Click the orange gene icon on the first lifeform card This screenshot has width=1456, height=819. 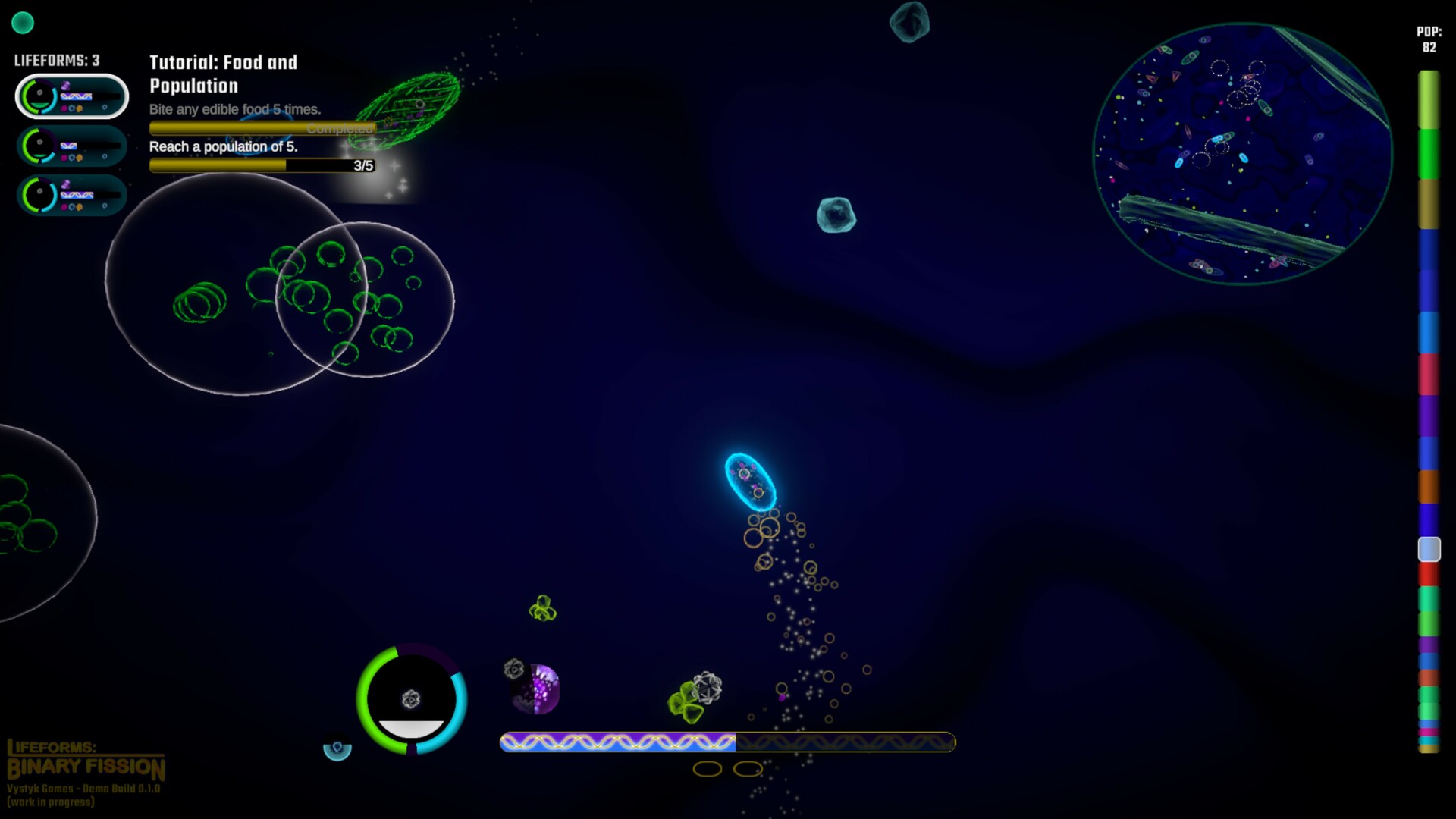[79, 108]
